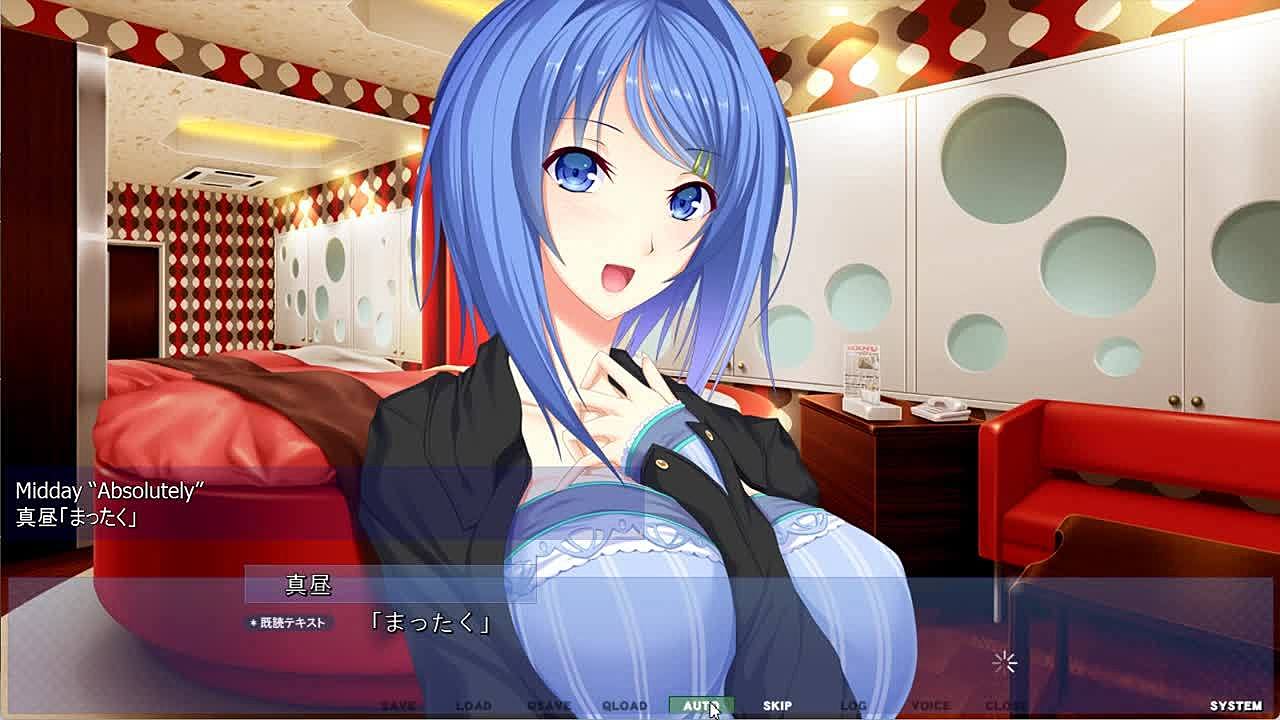Open the LOAD menu
Screen dimensions: 1280x720
pyautogui.click(x=474, y=706)
